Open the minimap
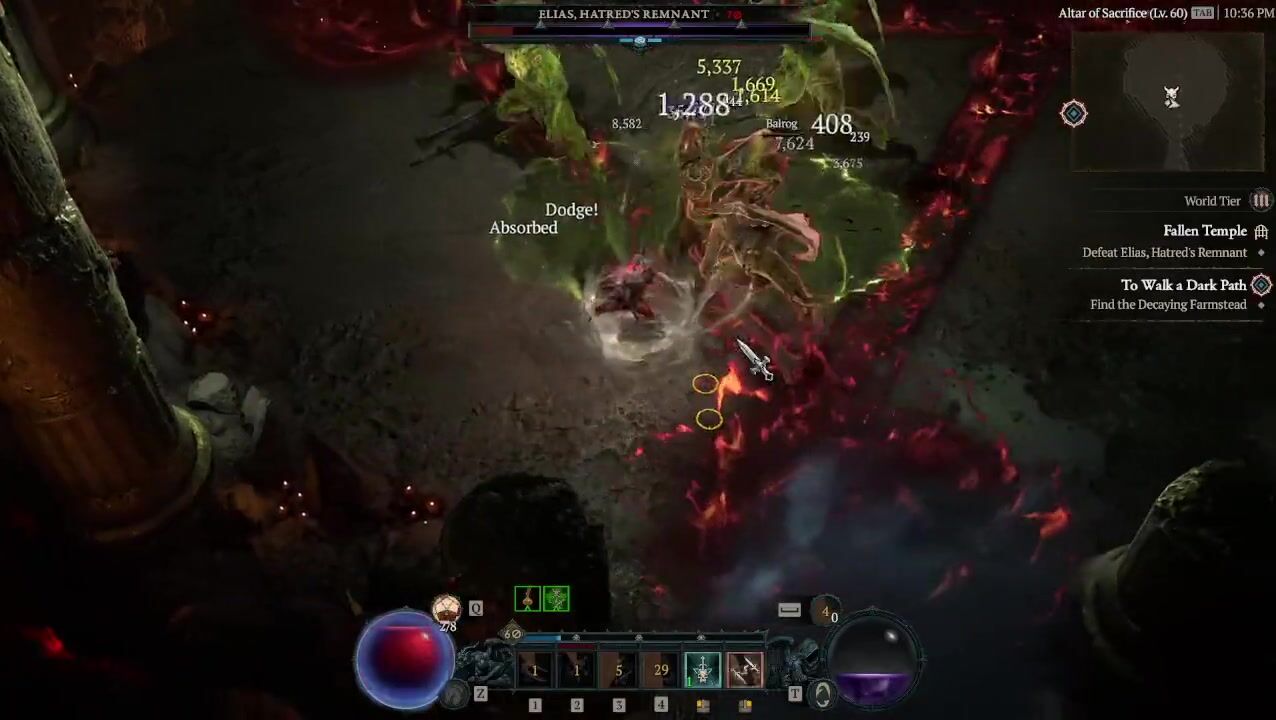1276x720 pixels. click(1168, 102)
